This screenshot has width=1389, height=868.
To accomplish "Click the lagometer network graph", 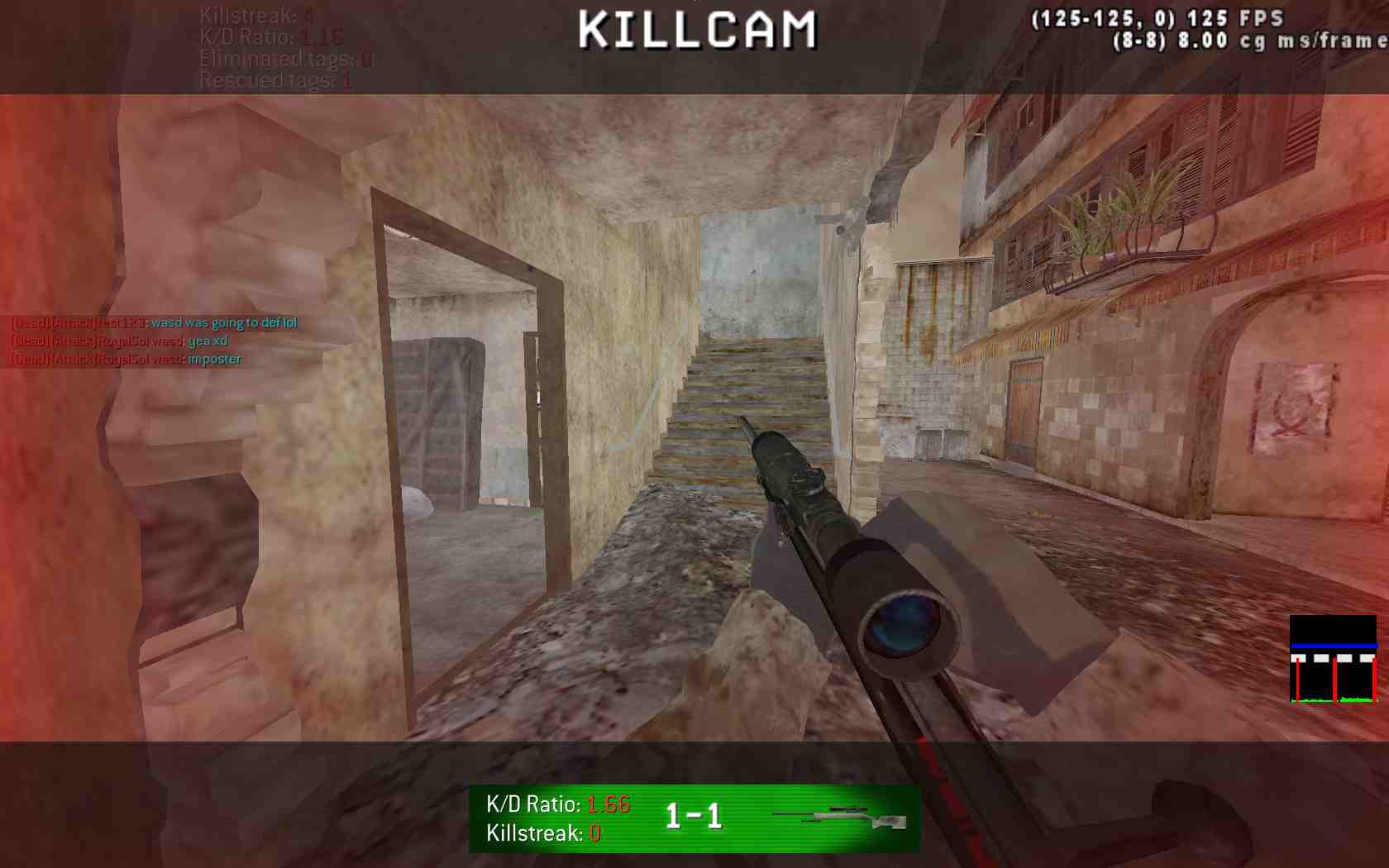I will click(1333, 660).
